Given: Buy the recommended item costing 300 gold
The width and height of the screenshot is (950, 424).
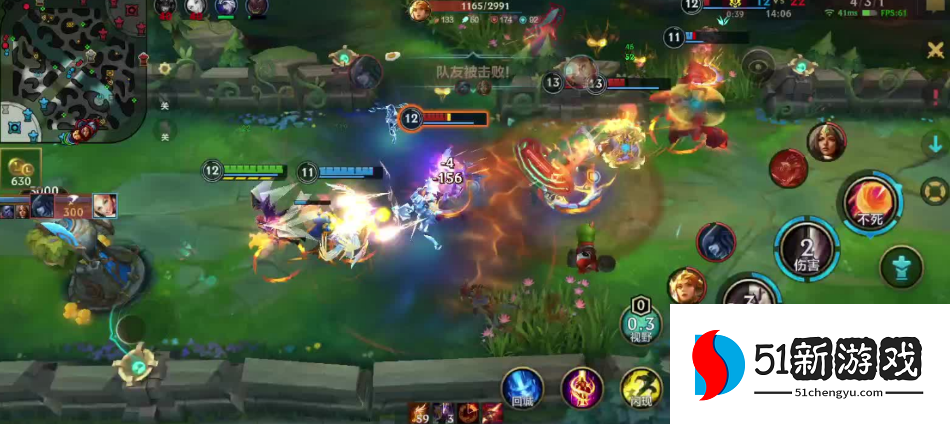Looking at the screenshot, I should (72, 208).
